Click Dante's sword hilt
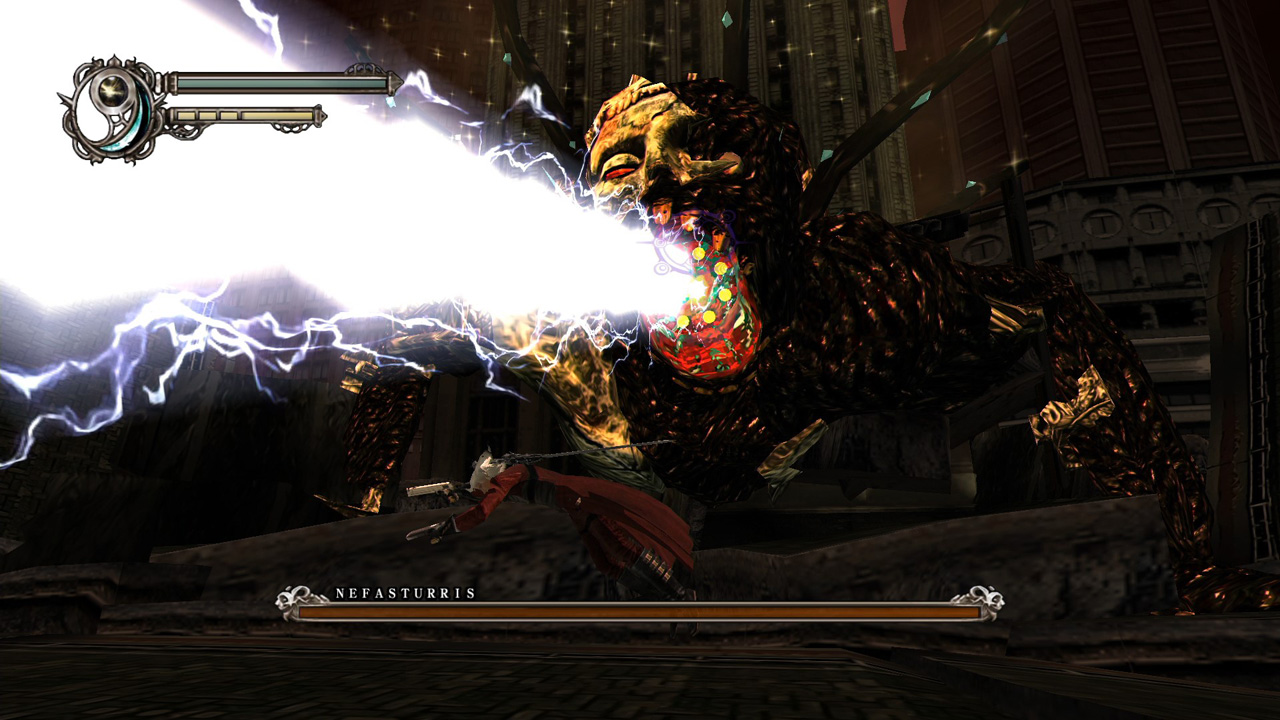The width and height of the screenshot is (1280, 720). [435, 530]
